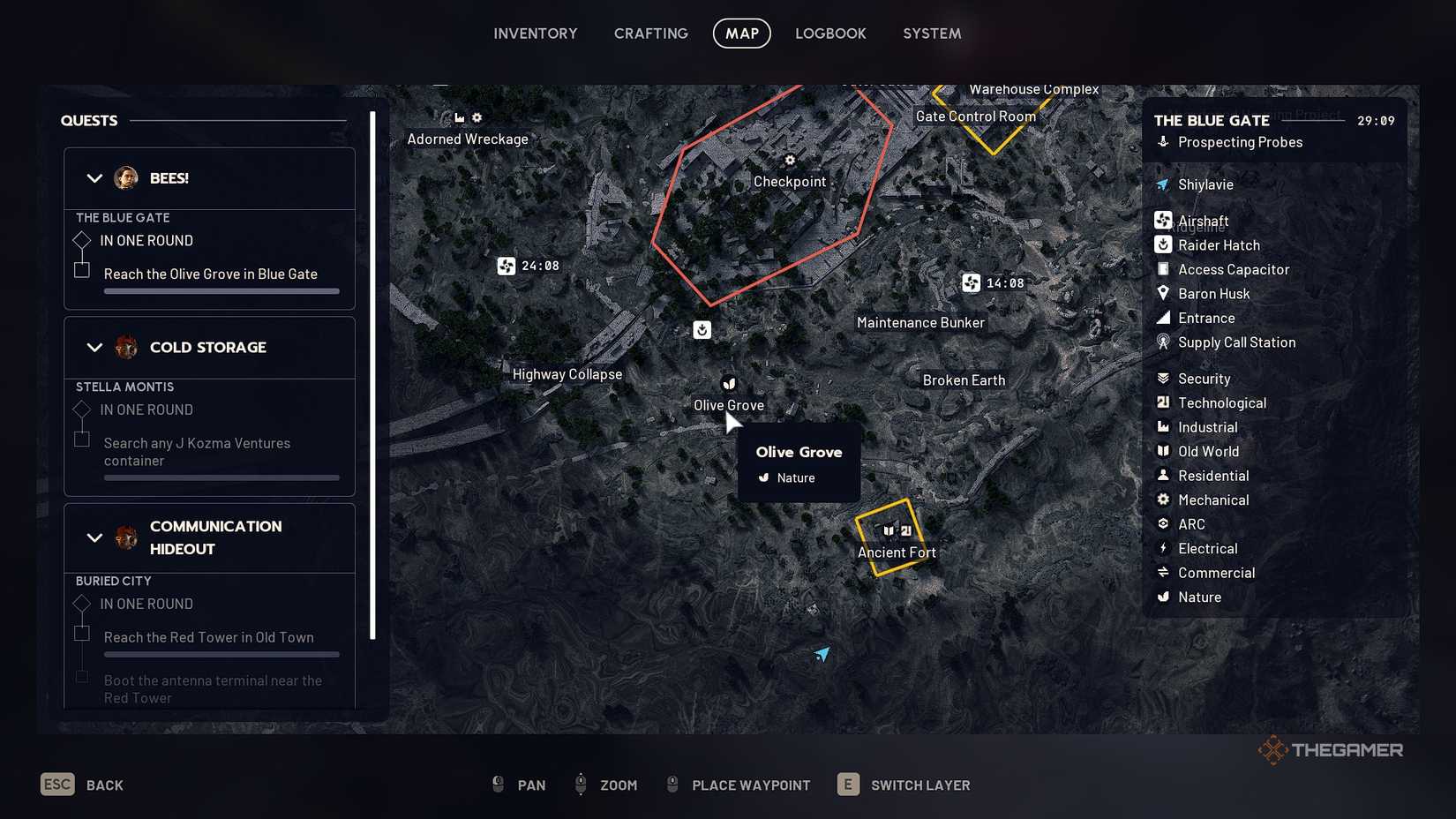Select the Nature filter icon in the legend
Screen dimensions: 1456x819
(1164, 597)
